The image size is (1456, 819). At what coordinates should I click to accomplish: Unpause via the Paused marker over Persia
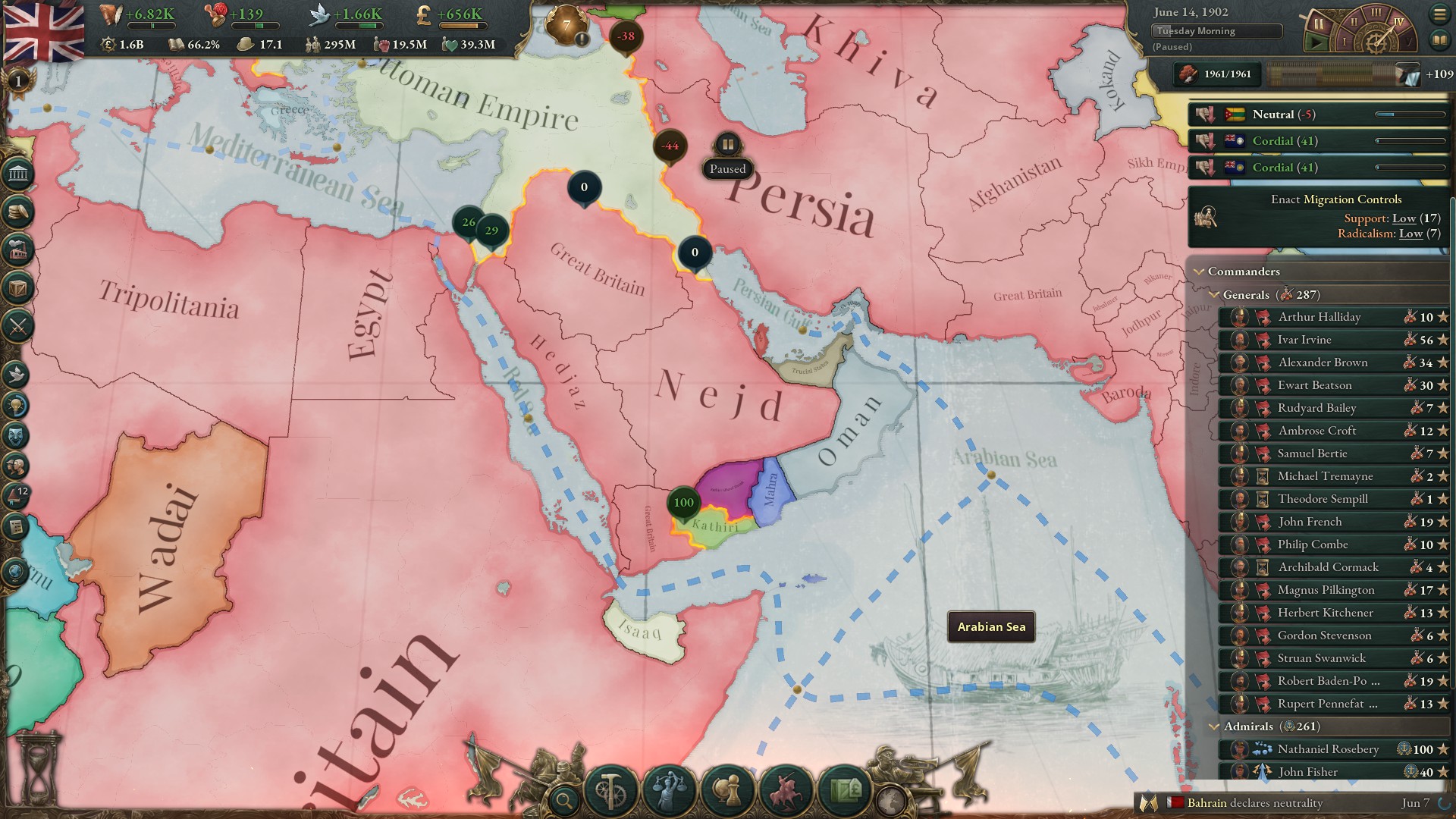pyautogui.click(x=727, y=143)
